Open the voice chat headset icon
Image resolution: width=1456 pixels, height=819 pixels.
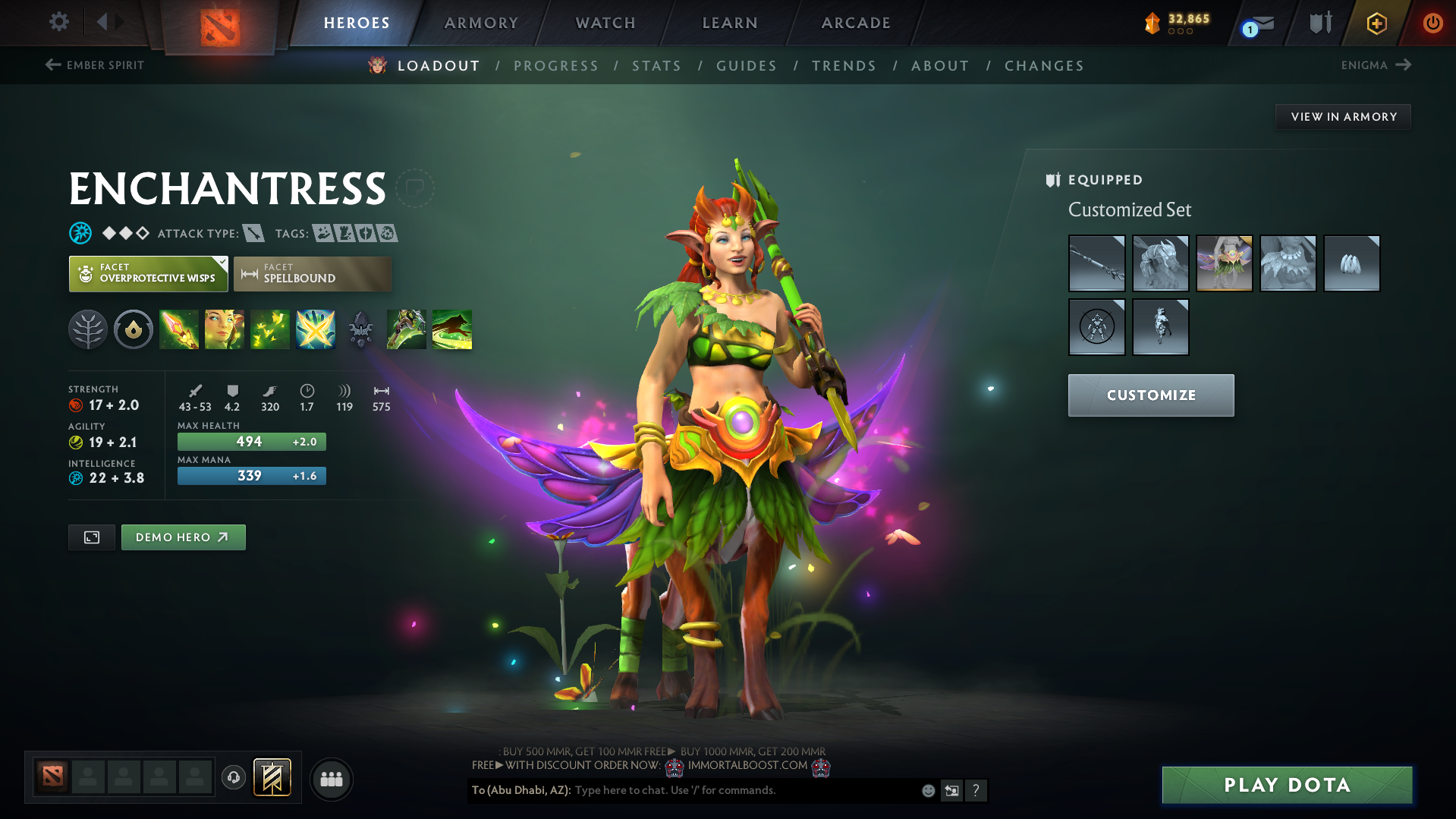point(233,778)
